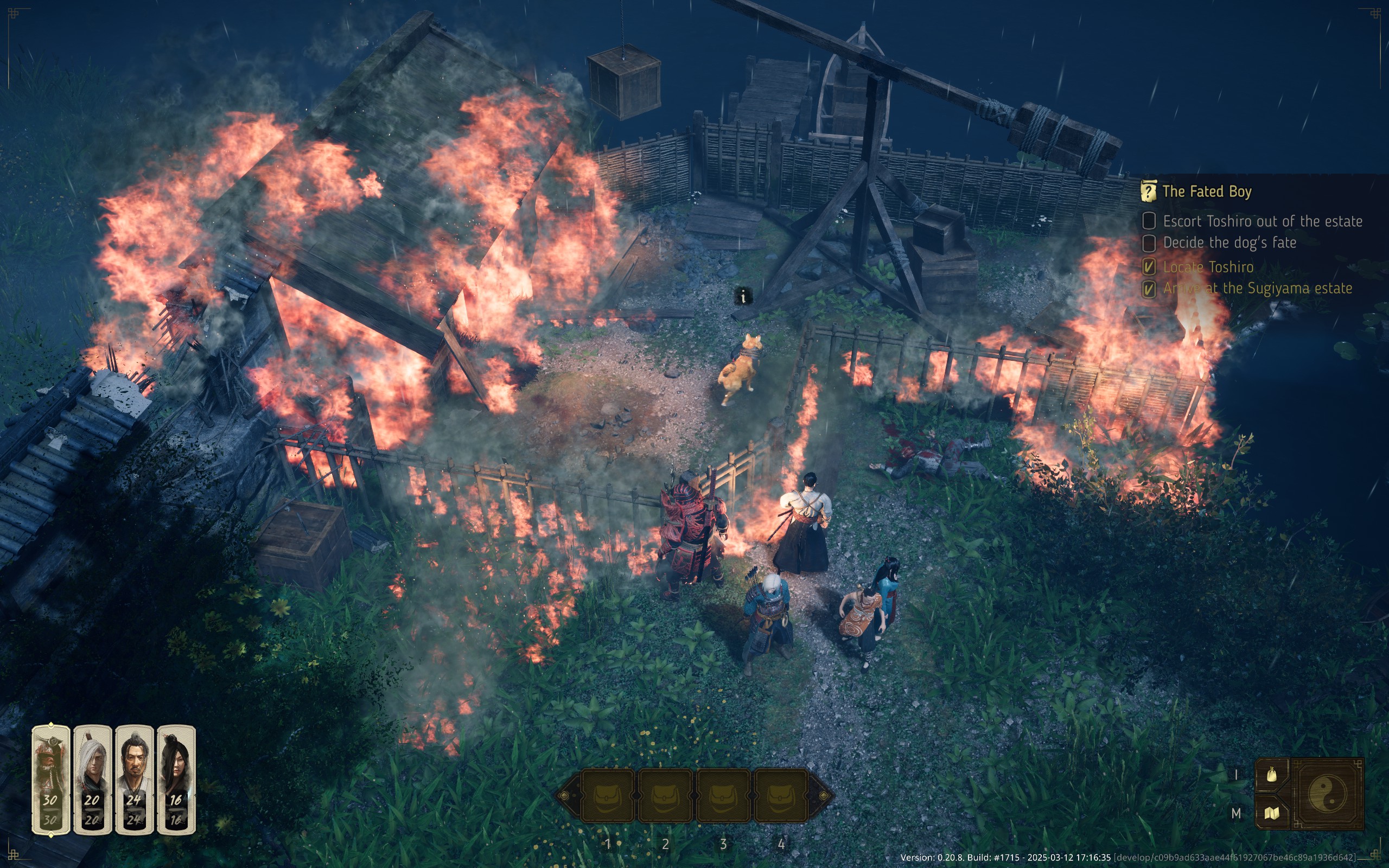Choose the topknot man party portrait
Viewport: 1389px width, 868px height.
click(135, 779)
